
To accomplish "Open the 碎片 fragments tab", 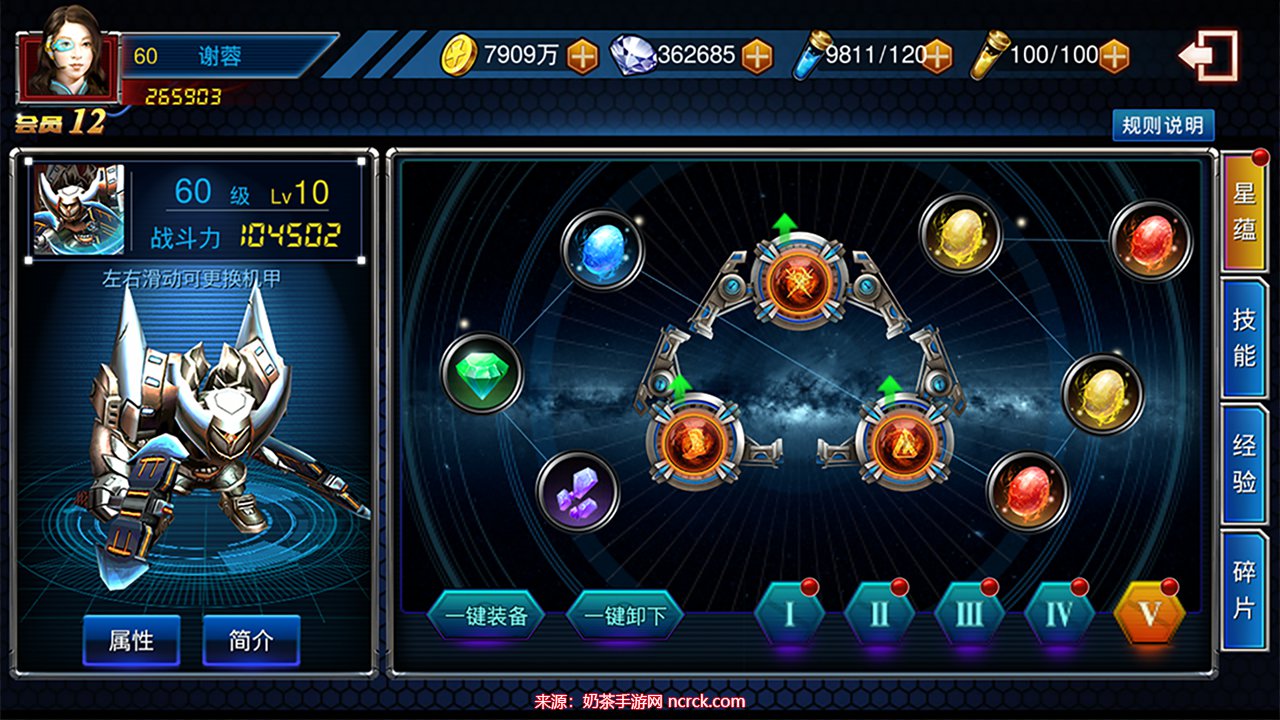I will pyautogui.click(x=1244, y=590).
